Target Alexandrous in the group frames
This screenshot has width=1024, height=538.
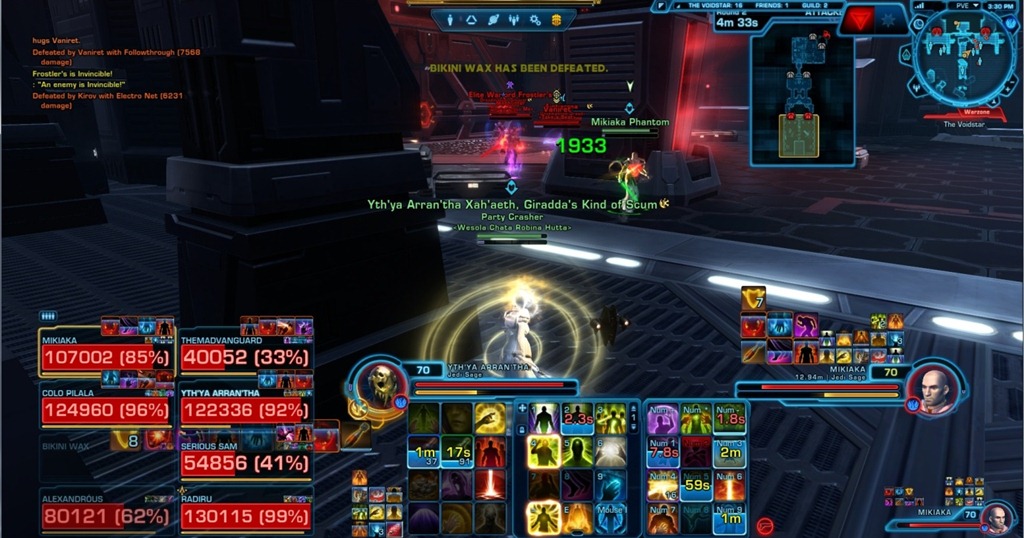(x=105, y=515)
